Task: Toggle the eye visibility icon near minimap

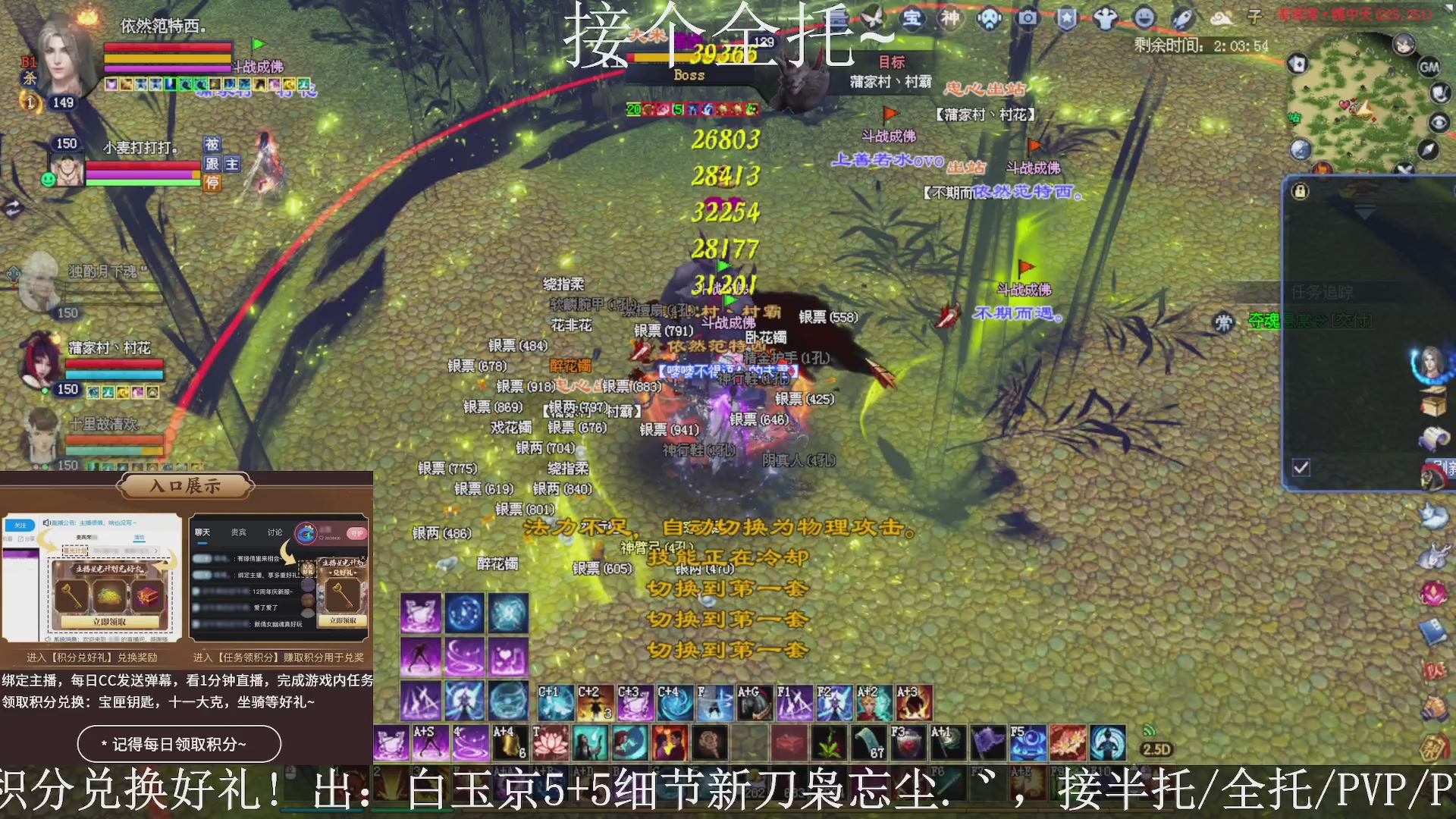Action: click(1439, 122)
